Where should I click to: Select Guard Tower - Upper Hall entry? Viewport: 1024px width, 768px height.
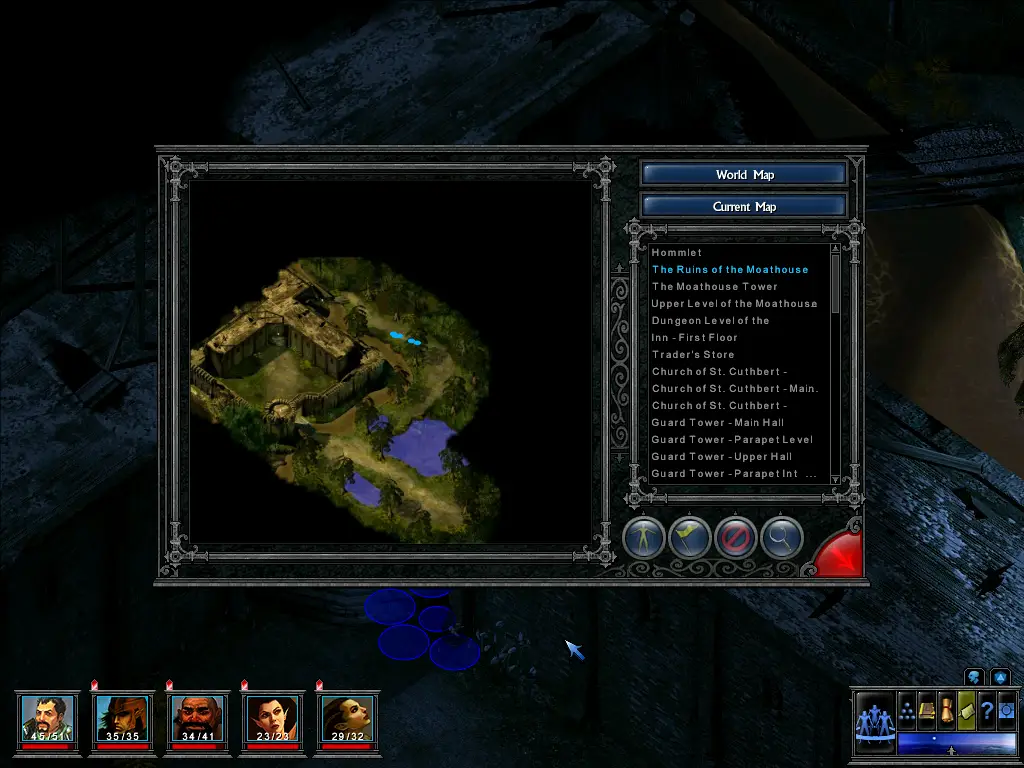pyautogui.click(x=721, y=457)
